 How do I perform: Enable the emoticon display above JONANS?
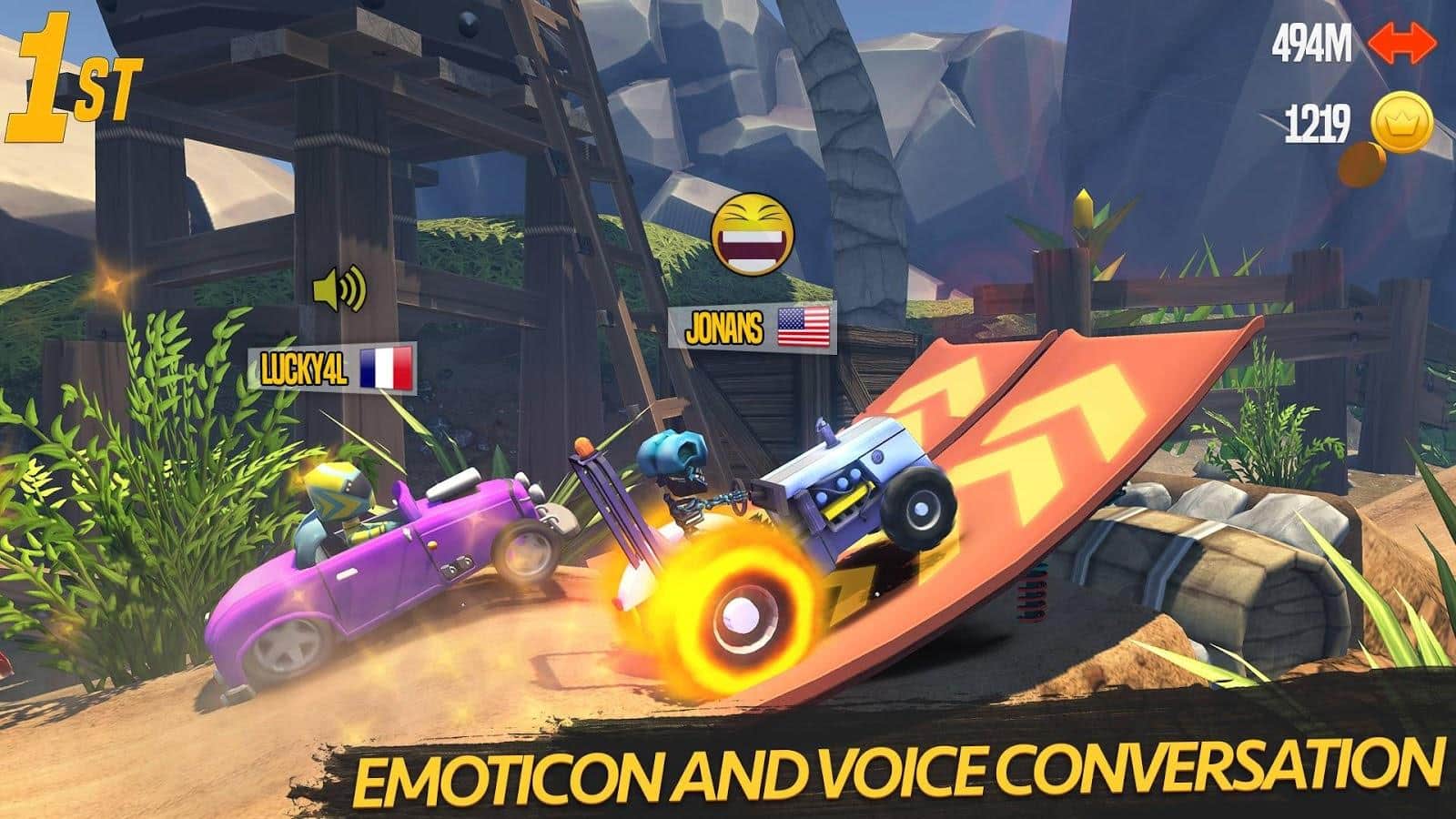(x=752, y=235)
